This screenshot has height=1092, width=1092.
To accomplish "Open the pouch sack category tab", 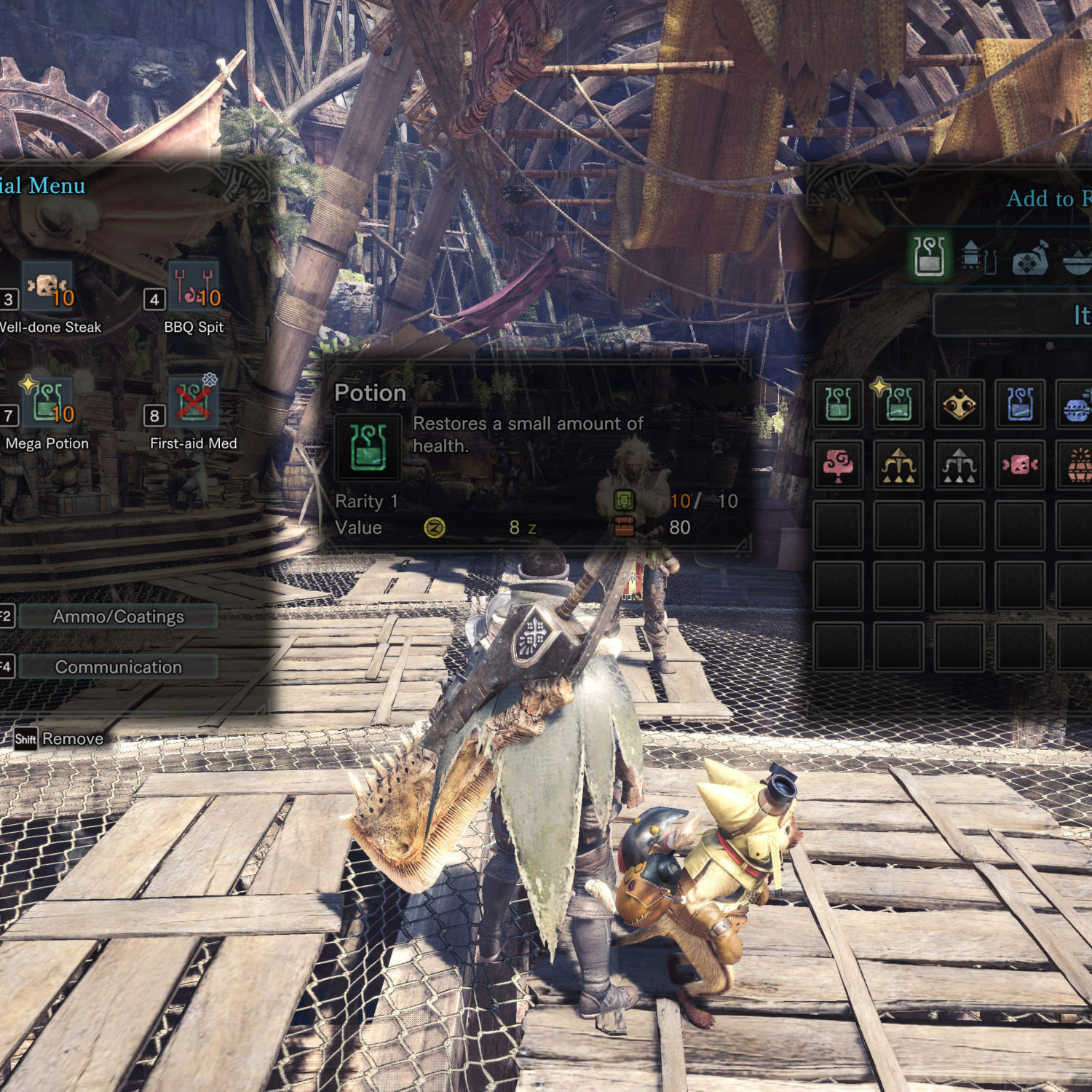I will pyautogui.click(x=1029, y=257).
